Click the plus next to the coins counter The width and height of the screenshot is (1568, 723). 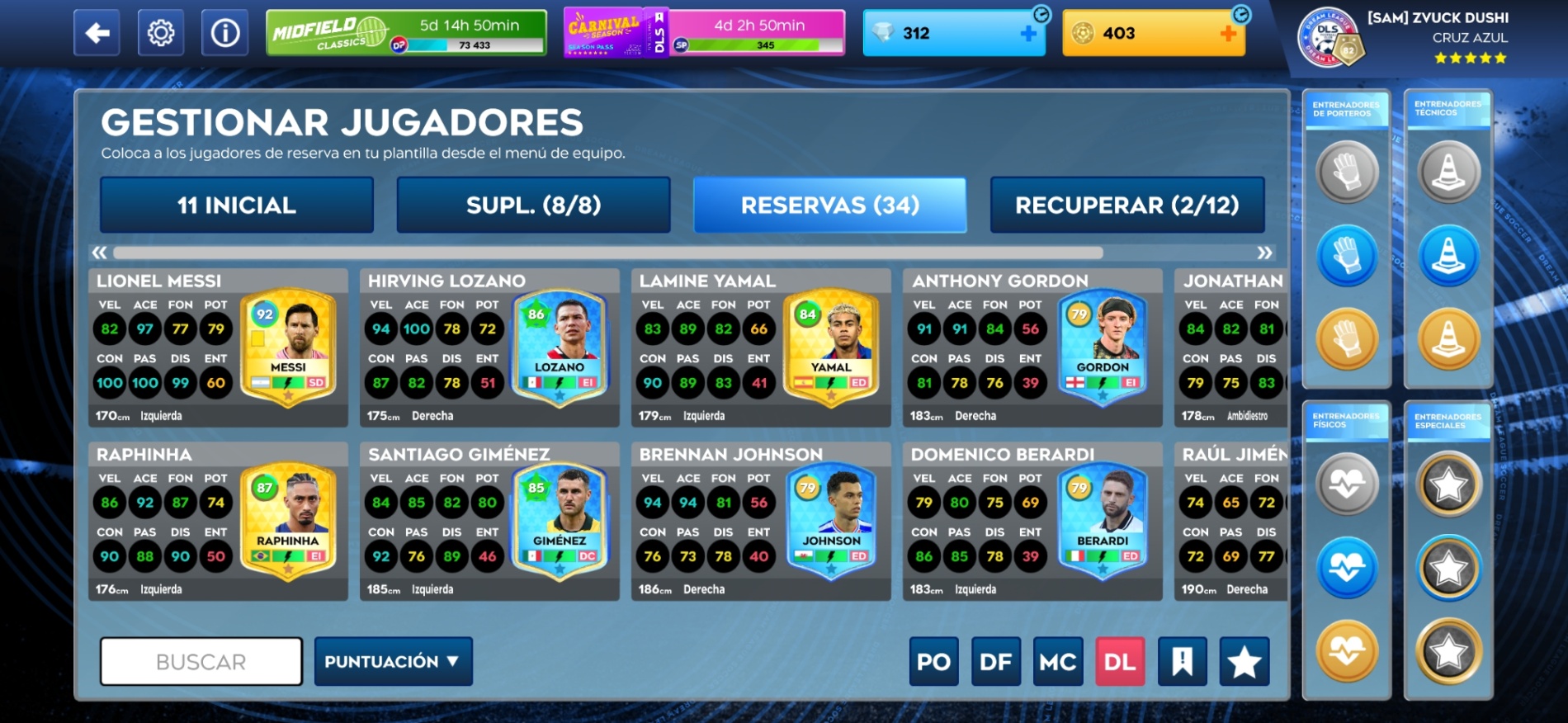coord(1229,33)
